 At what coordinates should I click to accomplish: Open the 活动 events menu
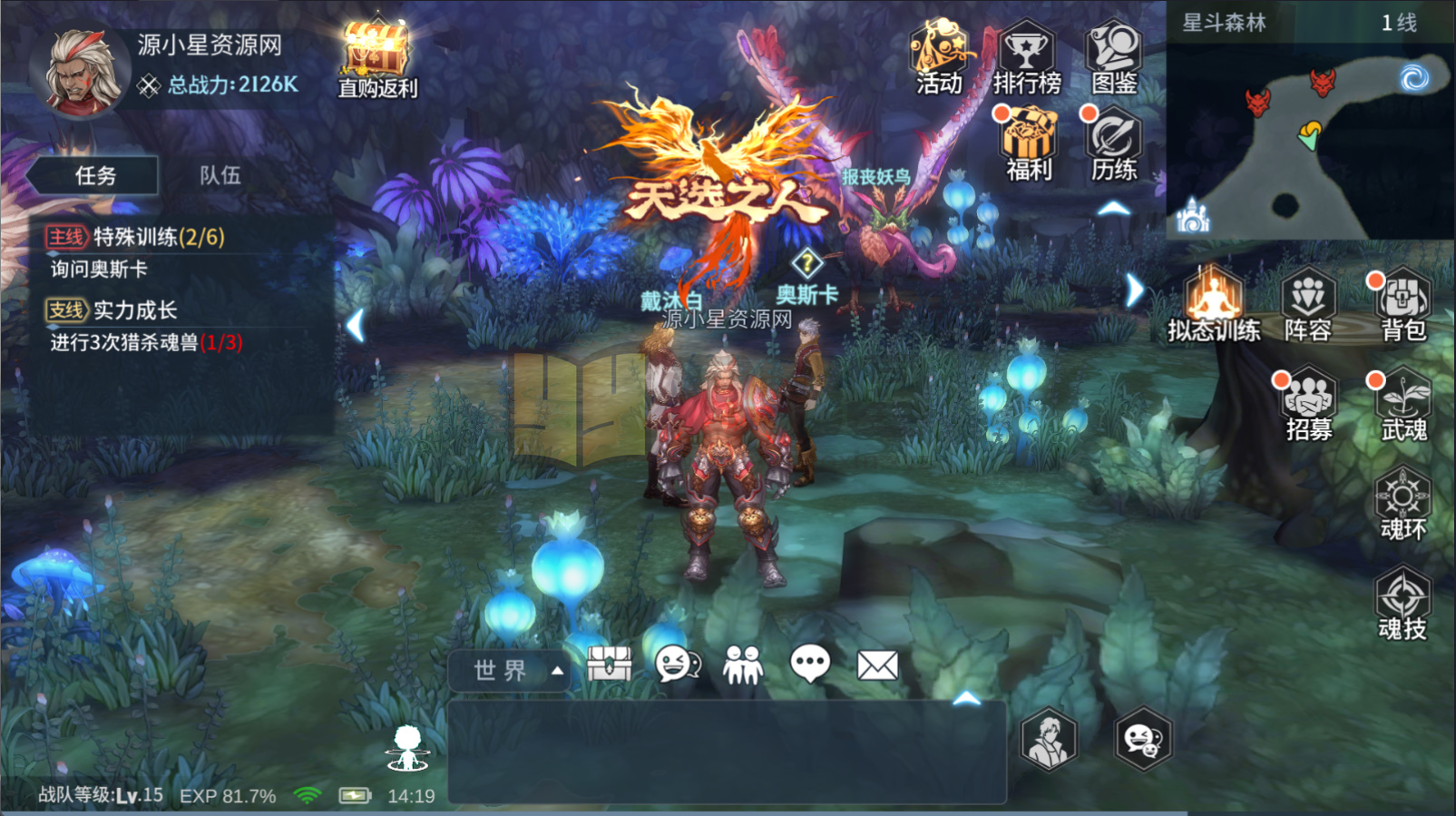click(x=939, y=58)
